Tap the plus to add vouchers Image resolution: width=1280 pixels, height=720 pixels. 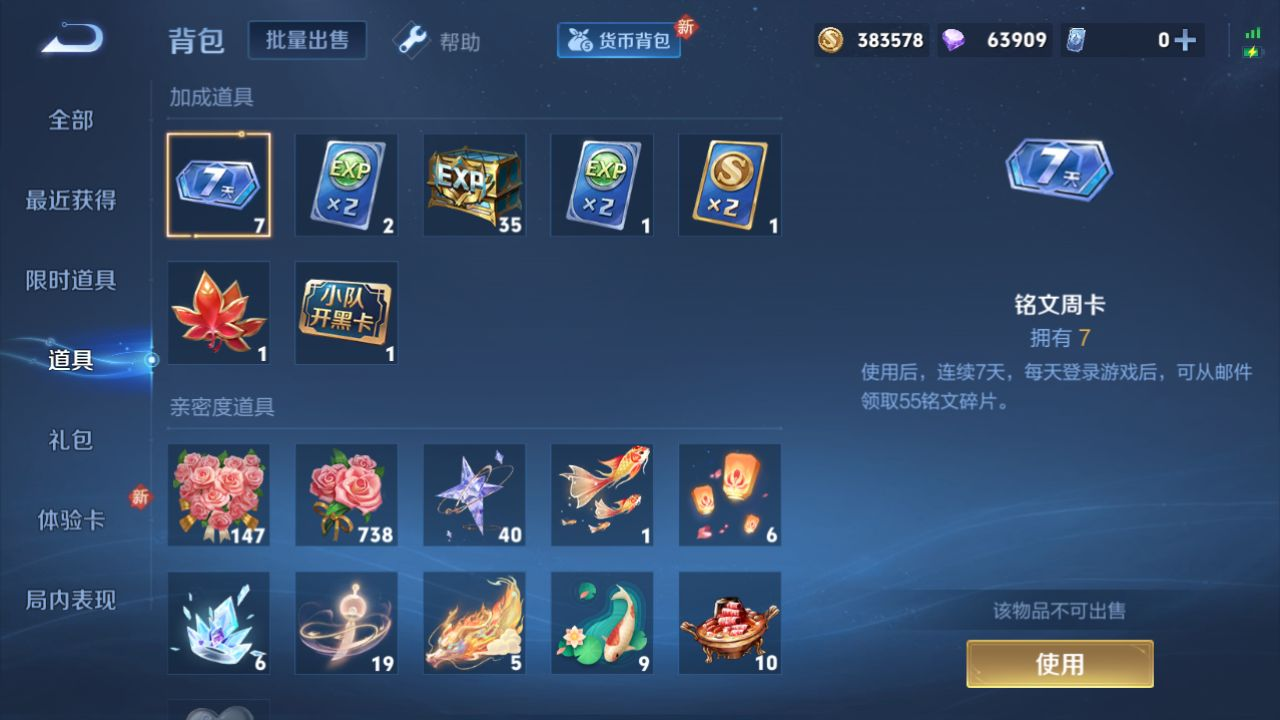[1185, 40]
